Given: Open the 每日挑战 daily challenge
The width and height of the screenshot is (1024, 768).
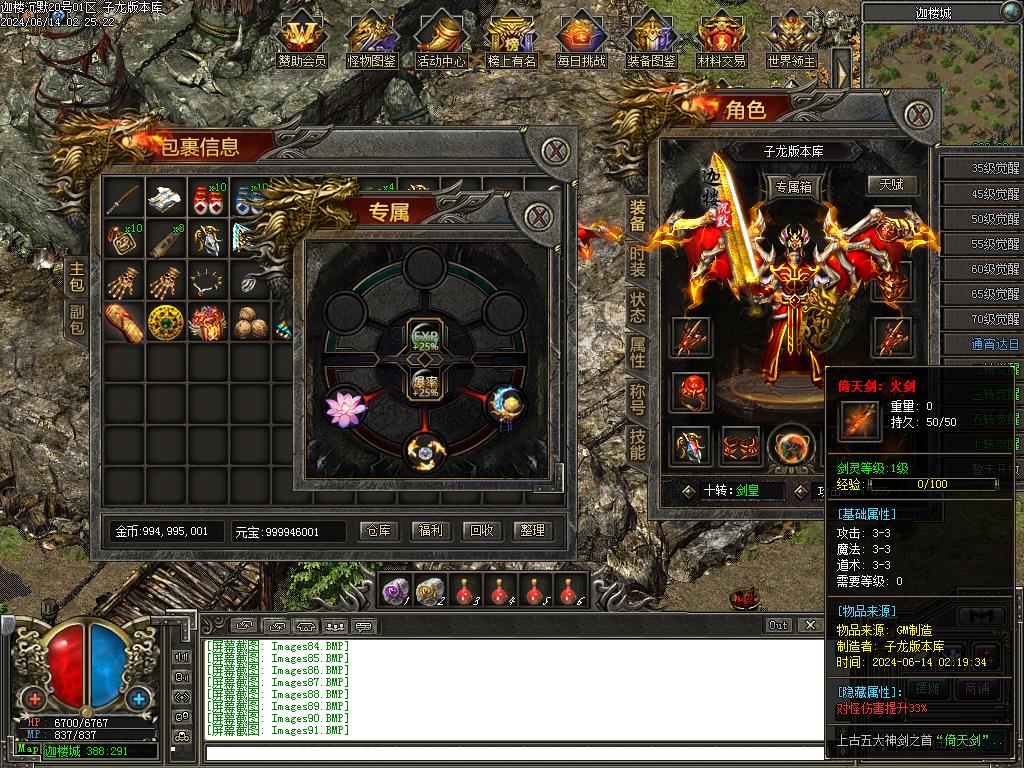Looking at the screenshot, I should [x=581, y=40].
